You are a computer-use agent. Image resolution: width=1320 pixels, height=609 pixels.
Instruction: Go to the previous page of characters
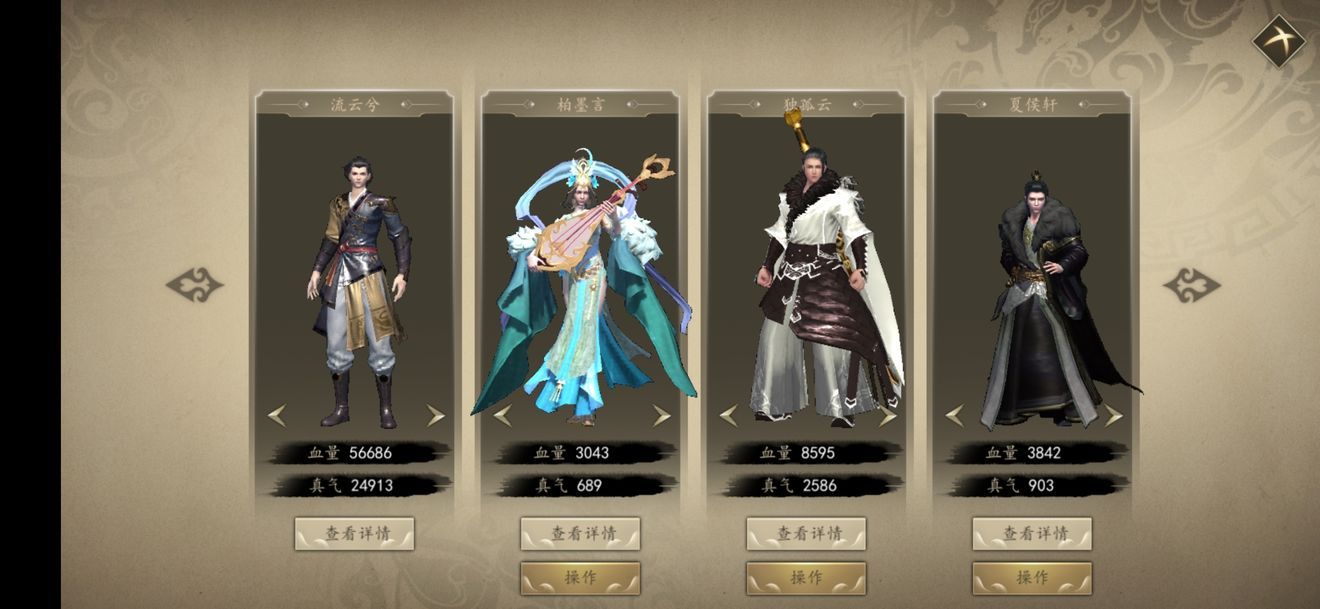pyautogui.click(x=194, y=285)
